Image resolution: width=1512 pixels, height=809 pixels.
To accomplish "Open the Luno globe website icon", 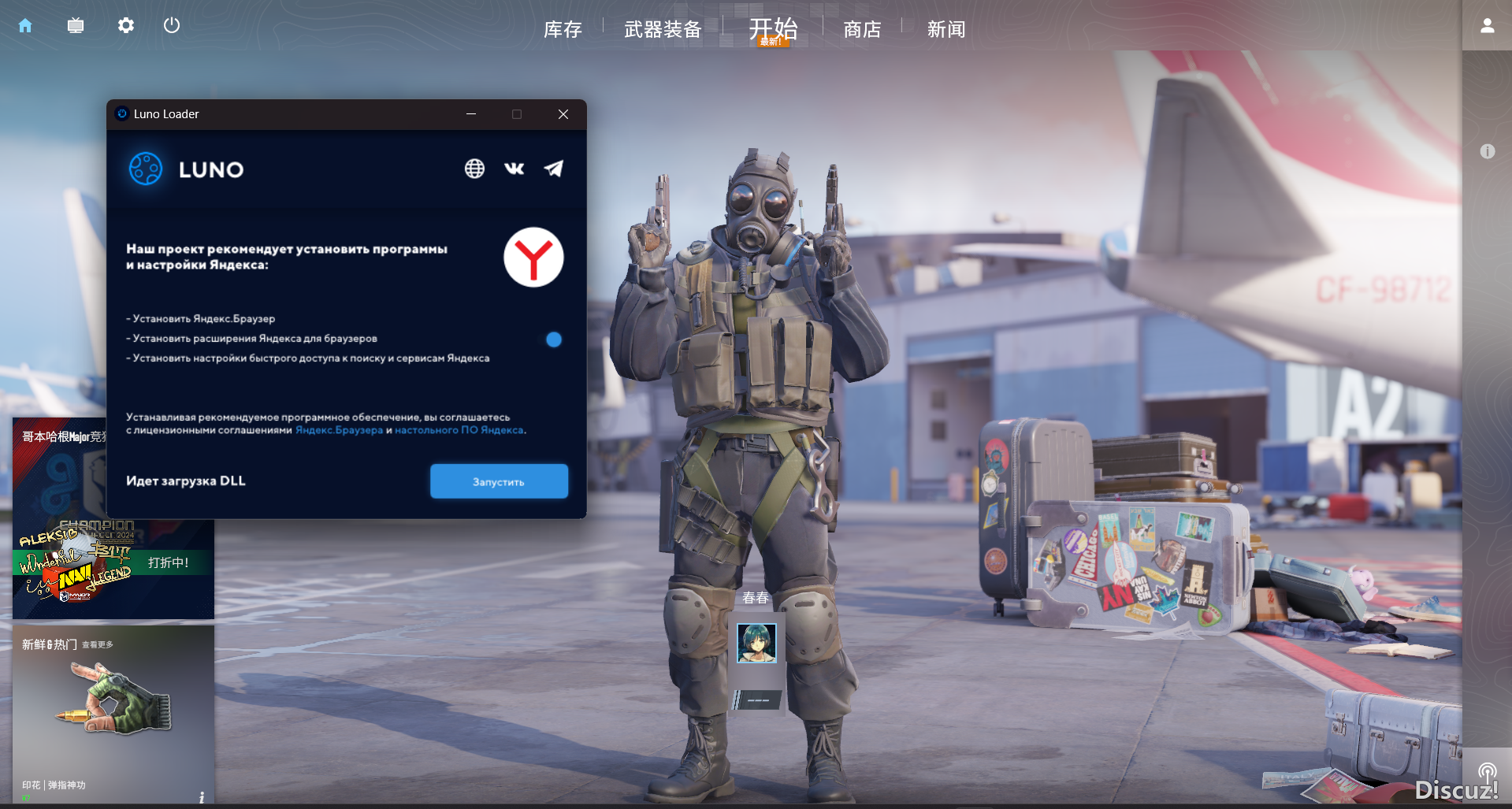I will [x=474, y=169].
